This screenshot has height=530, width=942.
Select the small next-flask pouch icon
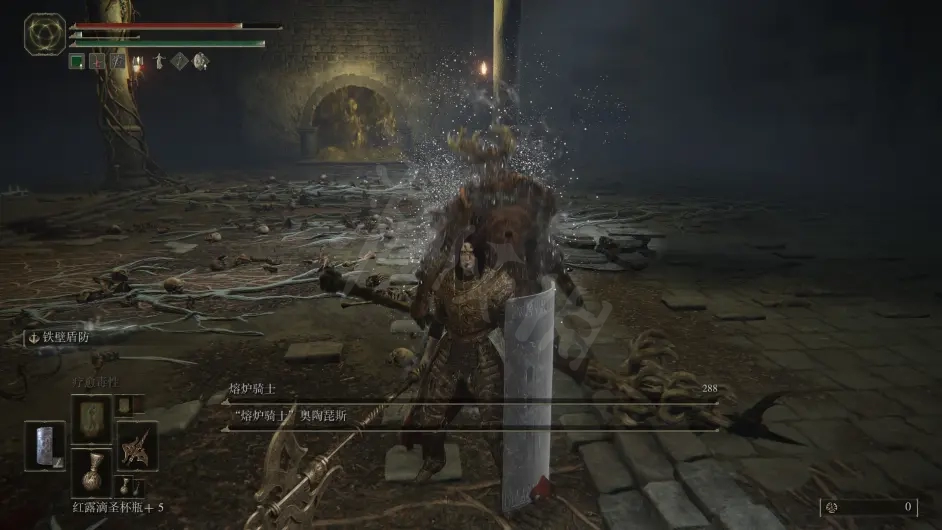(x=125, y=487)
